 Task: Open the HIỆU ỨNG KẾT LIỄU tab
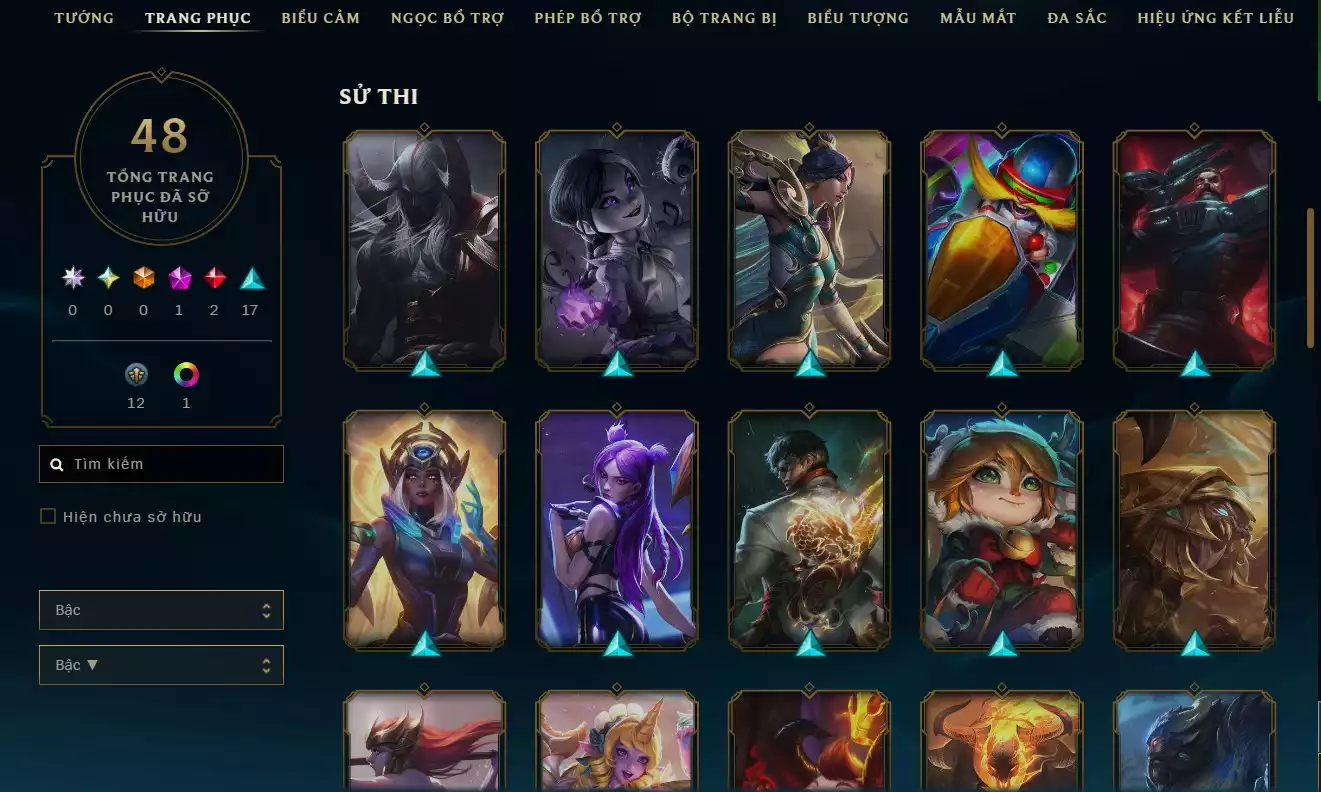(x=1215, y=17)
